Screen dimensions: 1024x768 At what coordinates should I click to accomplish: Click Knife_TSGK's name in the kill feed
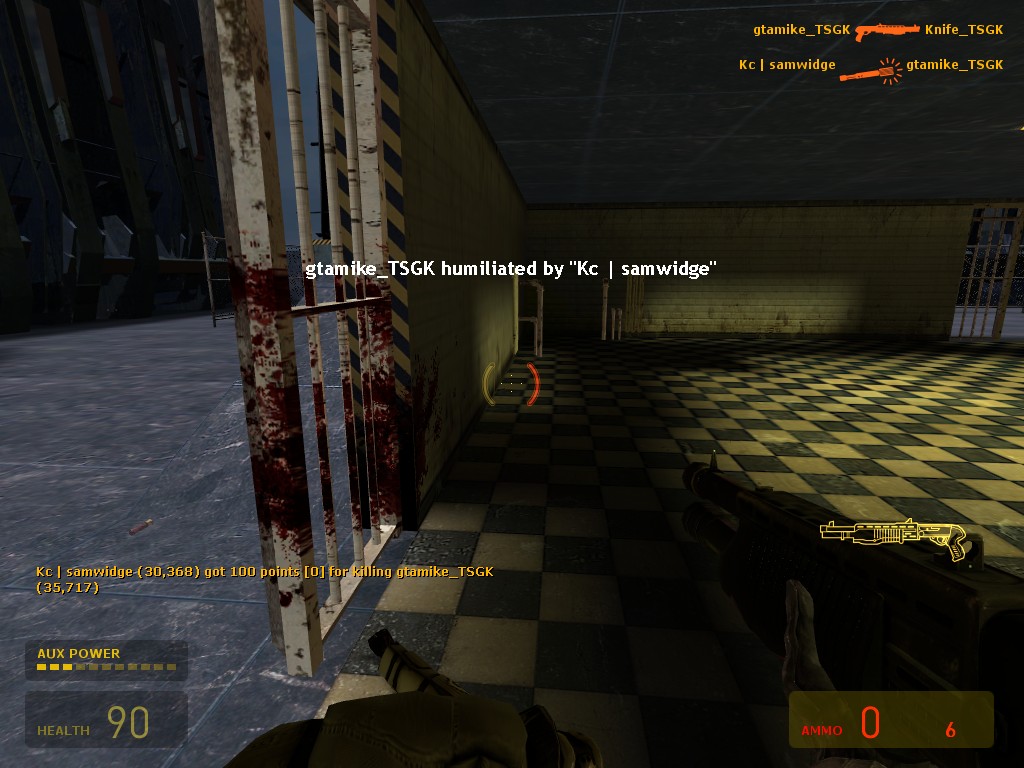coord(963,30)
